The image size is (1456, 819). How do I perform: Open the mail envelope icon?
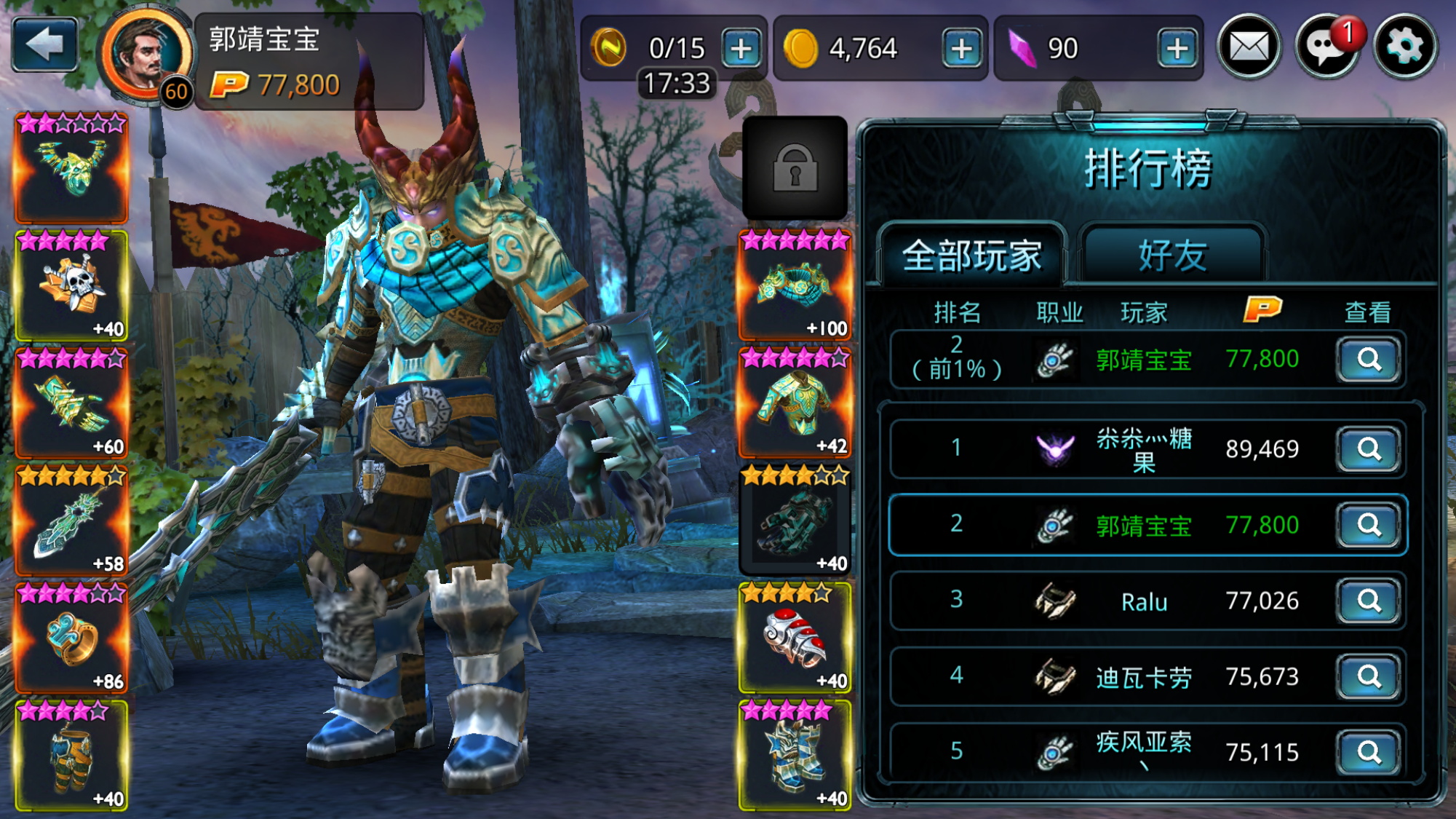[1249, 48]
